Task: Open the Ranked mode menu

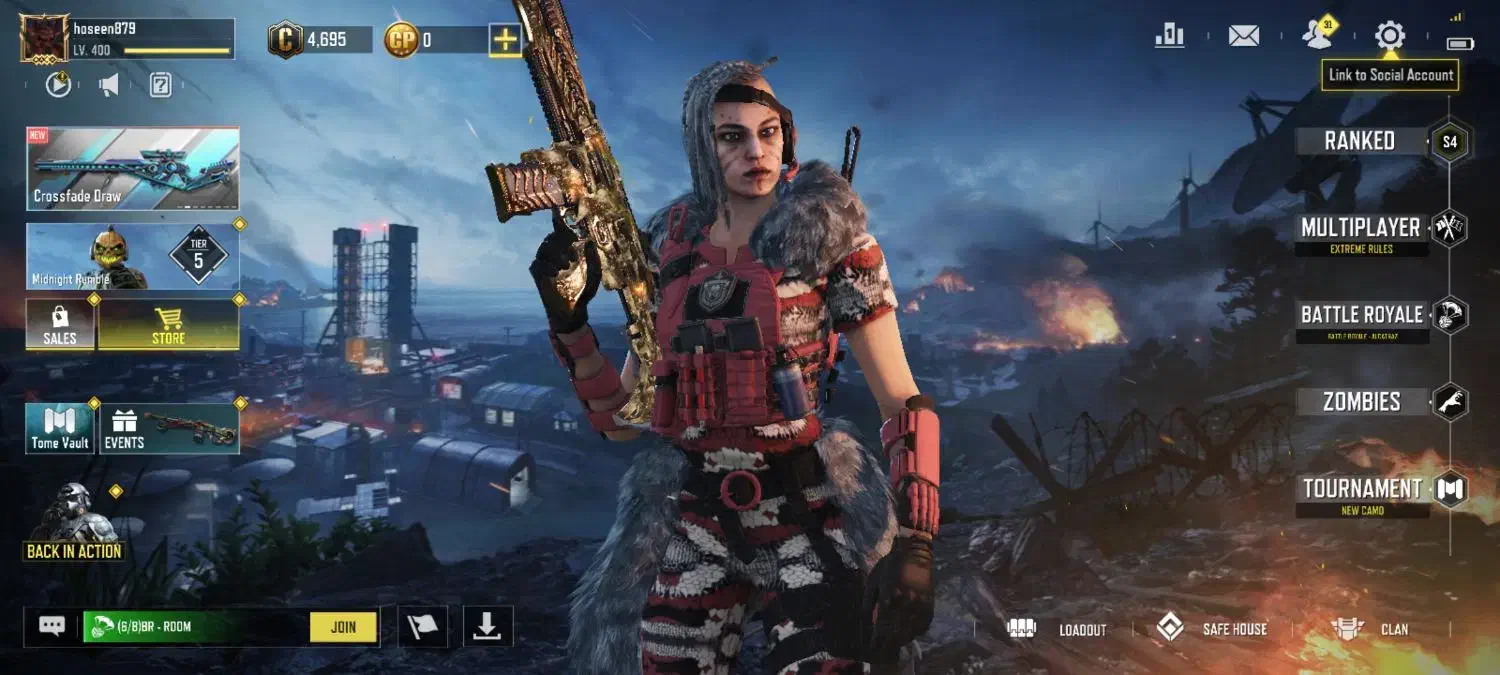Action: tap(1360, 141)
